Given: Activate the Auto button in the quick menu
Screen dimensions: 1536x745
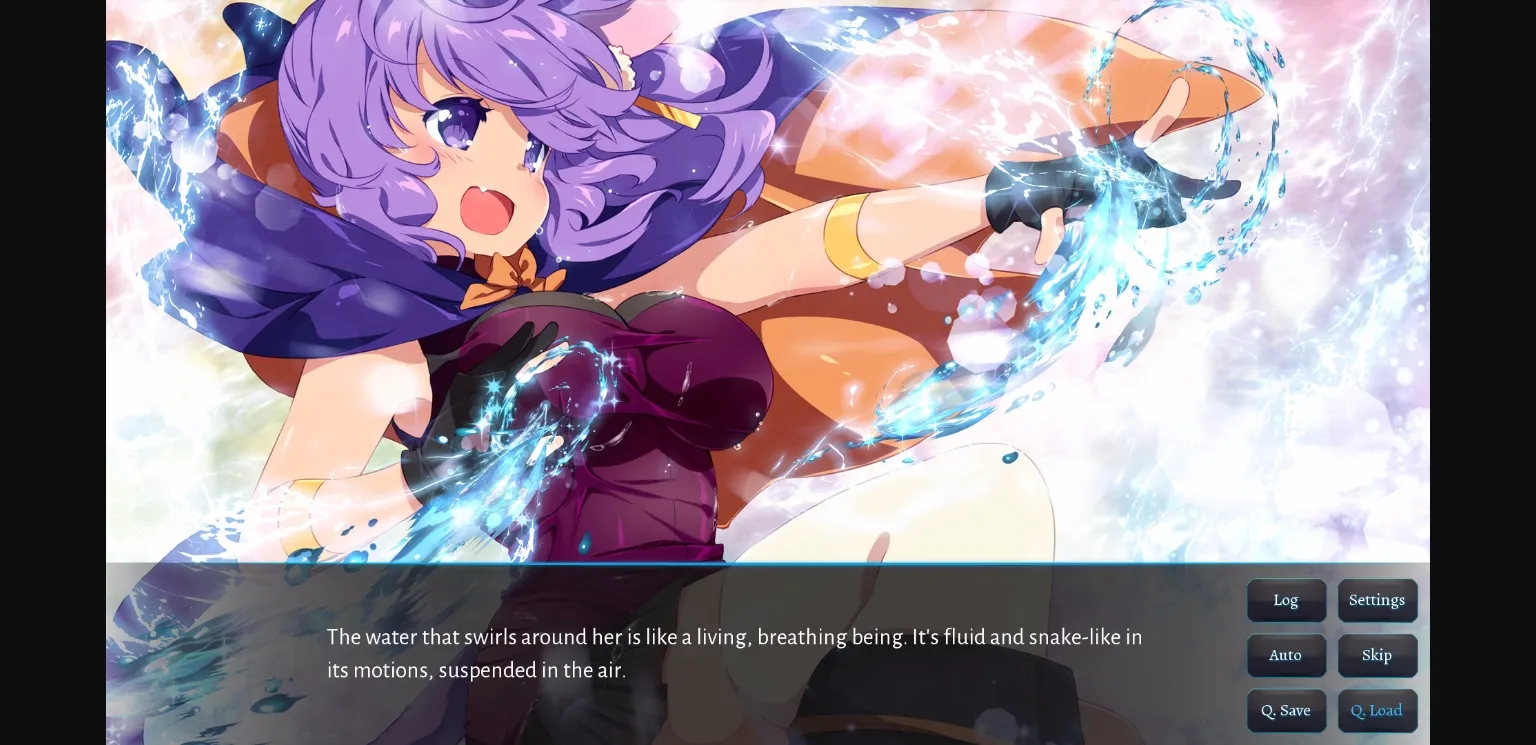Looking at the screenshot, I should tap(1286, 655).
